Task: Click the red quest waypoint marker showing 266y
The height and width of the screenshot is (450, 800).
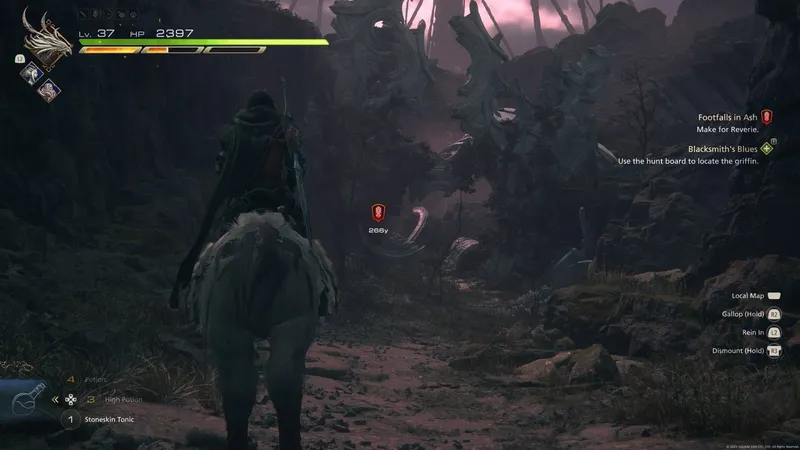Action: (378, 212)
